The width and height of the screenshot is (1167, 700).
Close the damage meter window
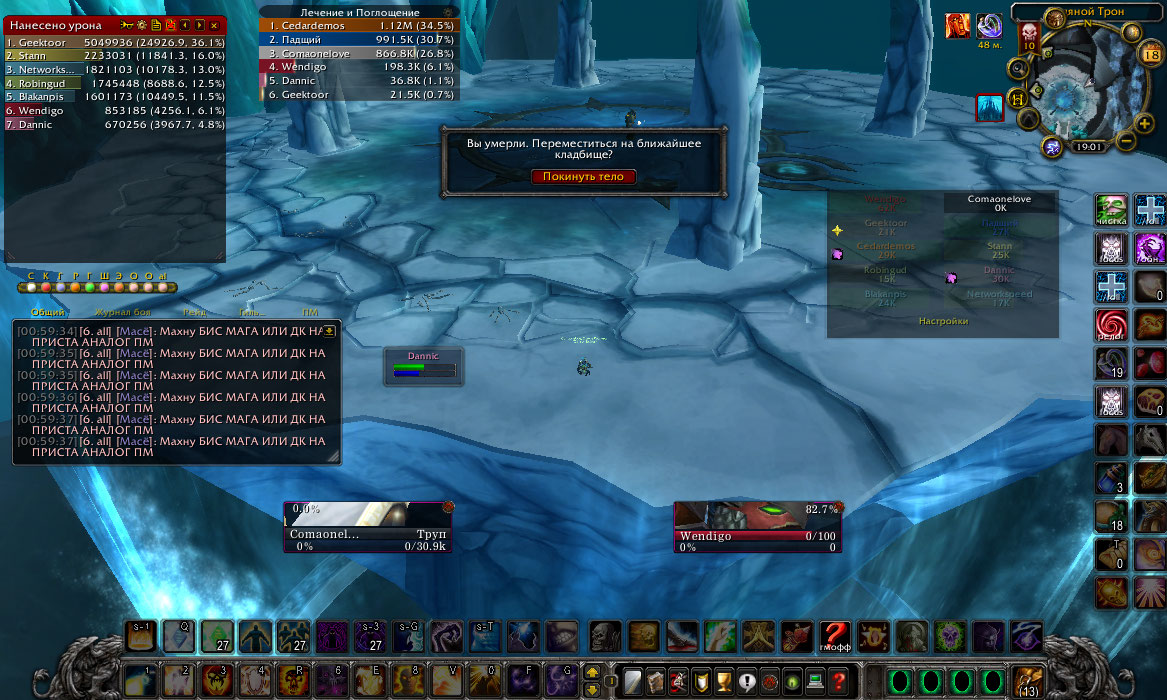point(214,24)
